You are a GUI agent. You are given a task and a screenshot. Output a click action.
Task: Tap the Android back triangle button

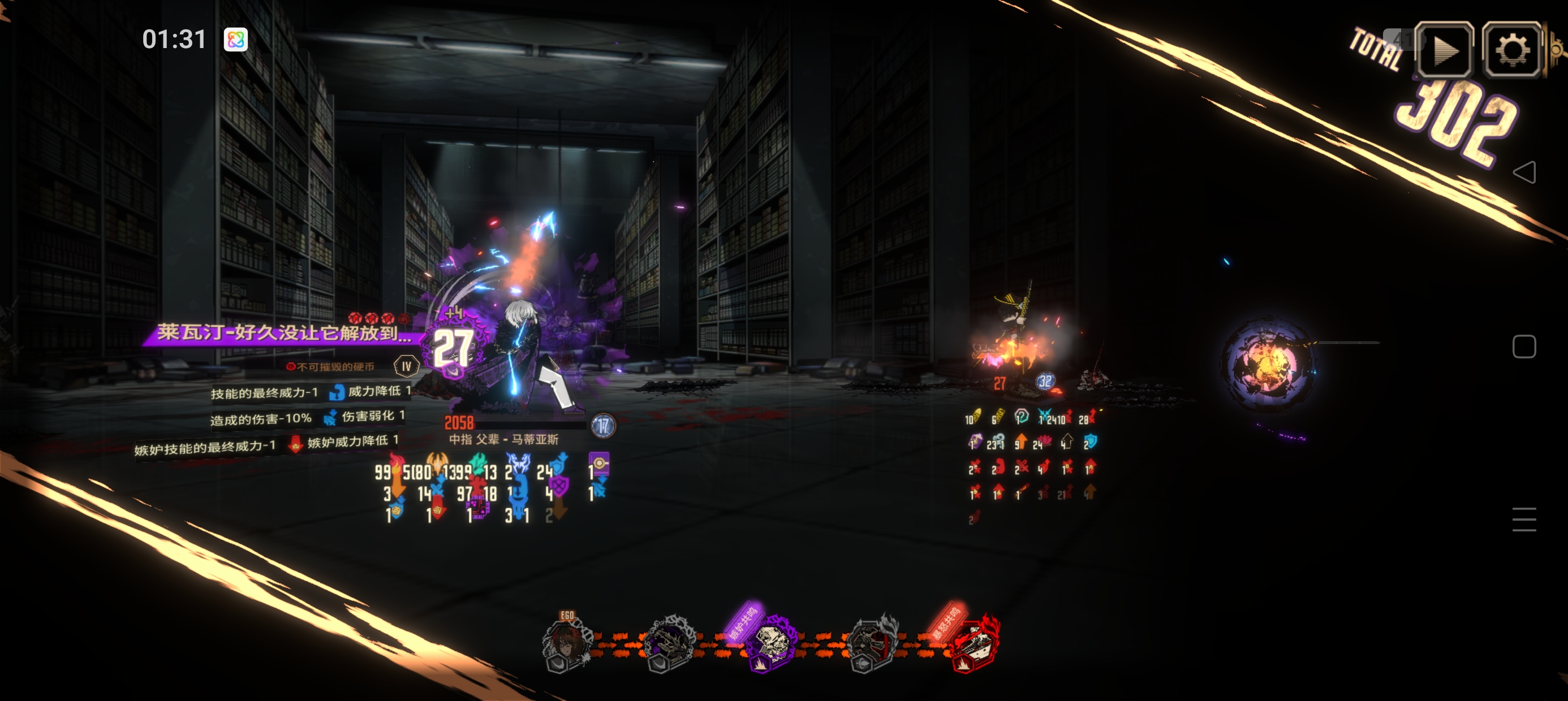[x=1524, y=172]
